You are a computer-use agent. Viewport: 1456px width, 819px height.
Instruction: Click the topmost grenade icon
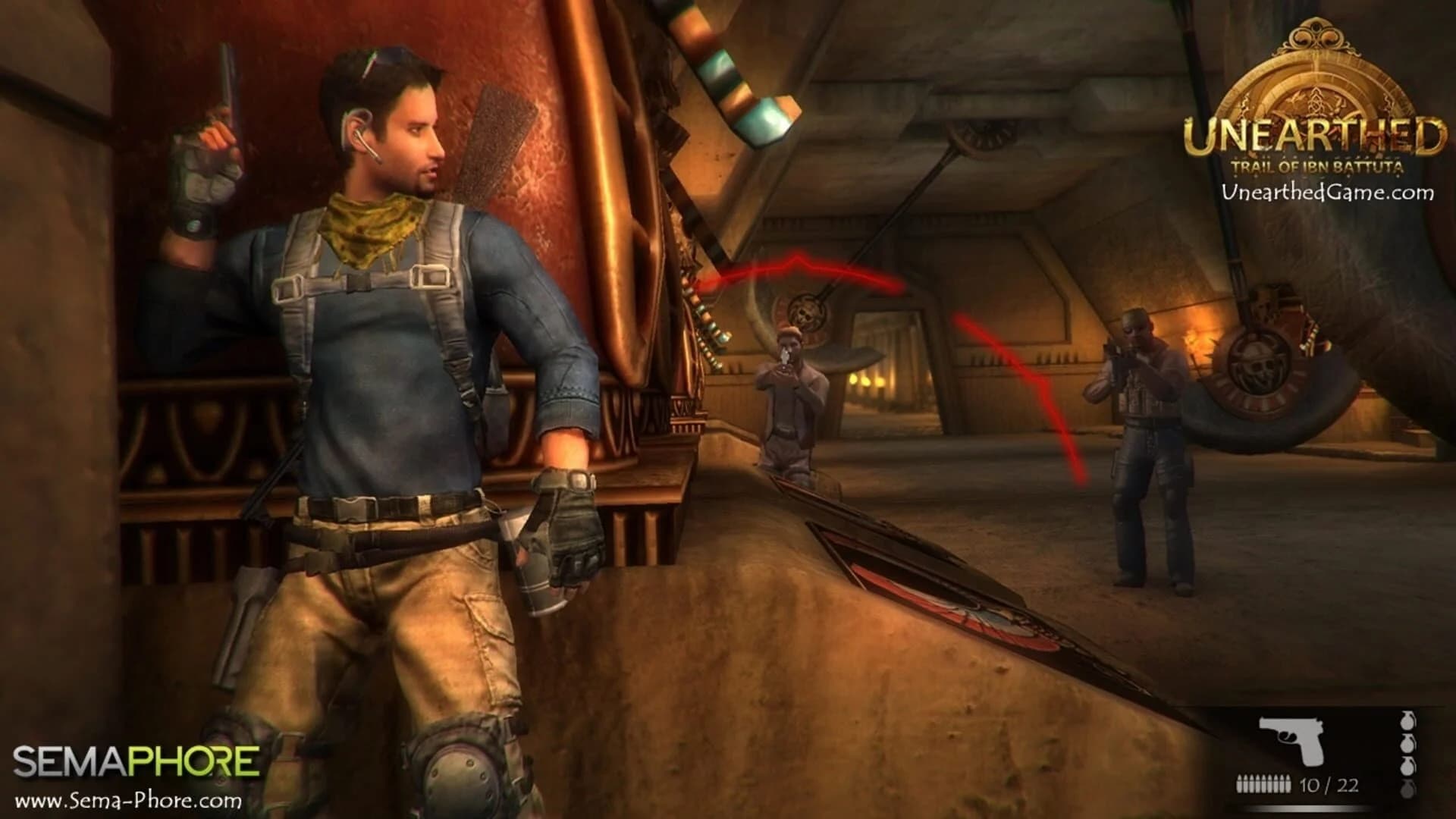pos(1407,720)
